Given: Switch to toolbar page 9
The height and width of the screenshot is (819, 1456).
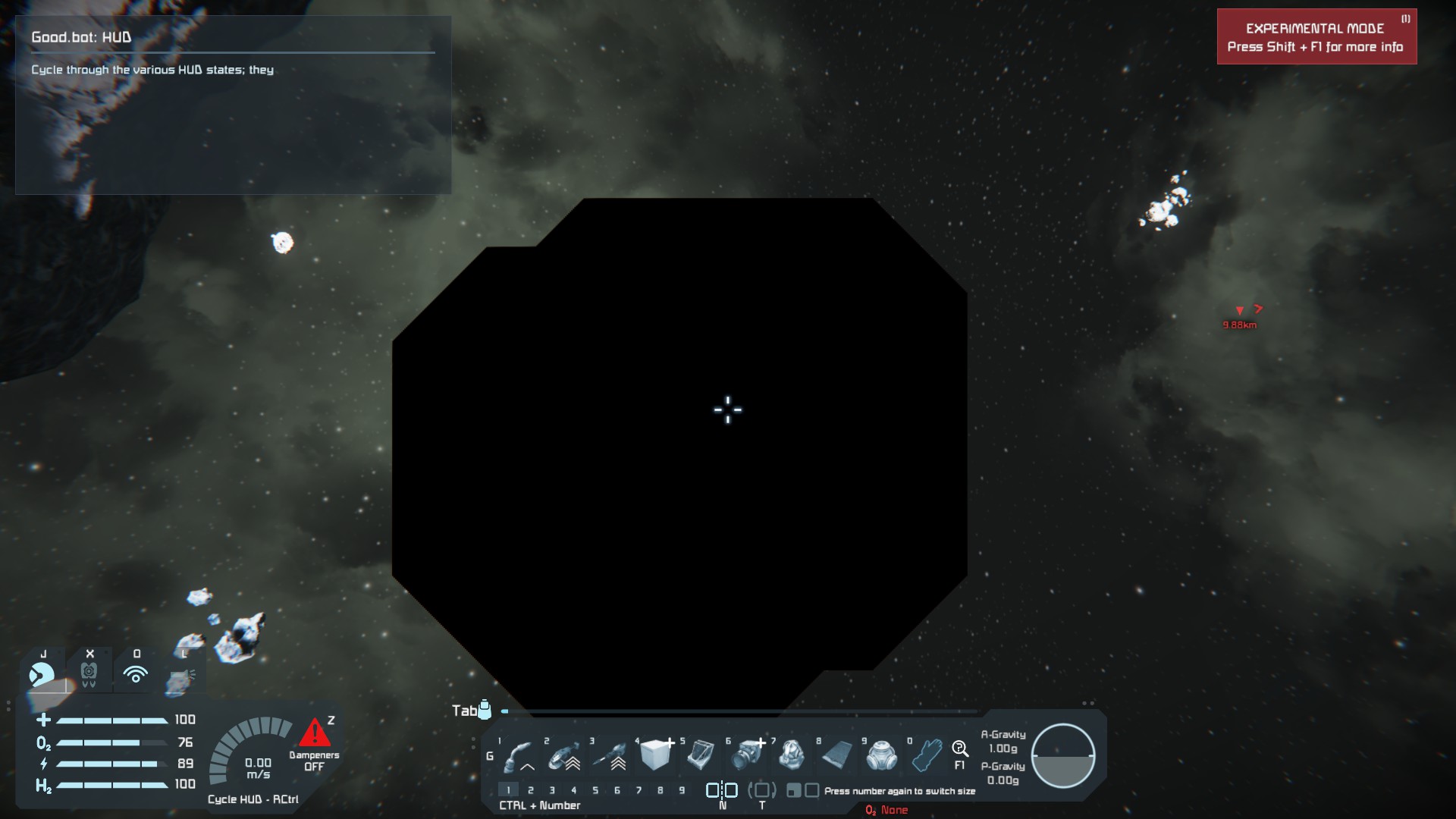Looking at the screenshot, I should click(x=682, y=790).
